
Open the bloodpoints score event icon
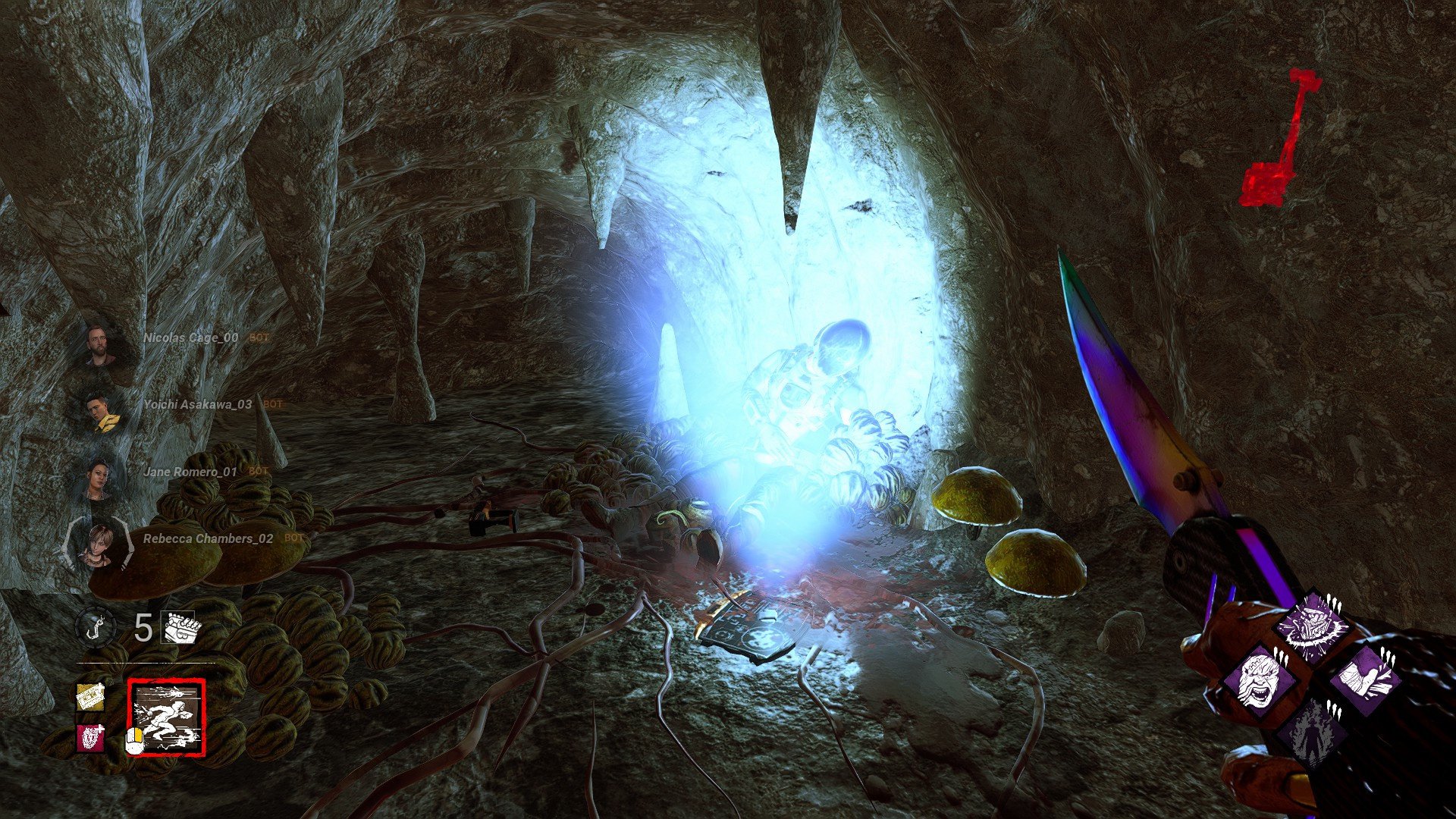(x=179, y=628)
